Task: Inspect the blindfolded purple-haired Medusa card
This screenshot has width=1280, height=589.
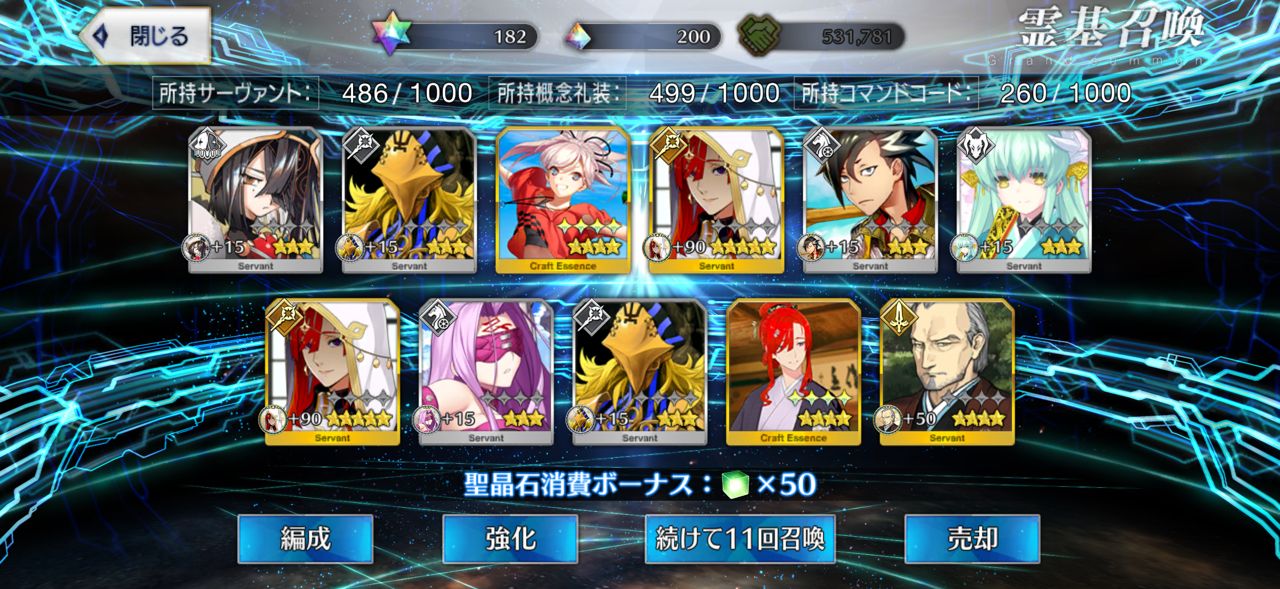Action: click(x=486, y=371)
